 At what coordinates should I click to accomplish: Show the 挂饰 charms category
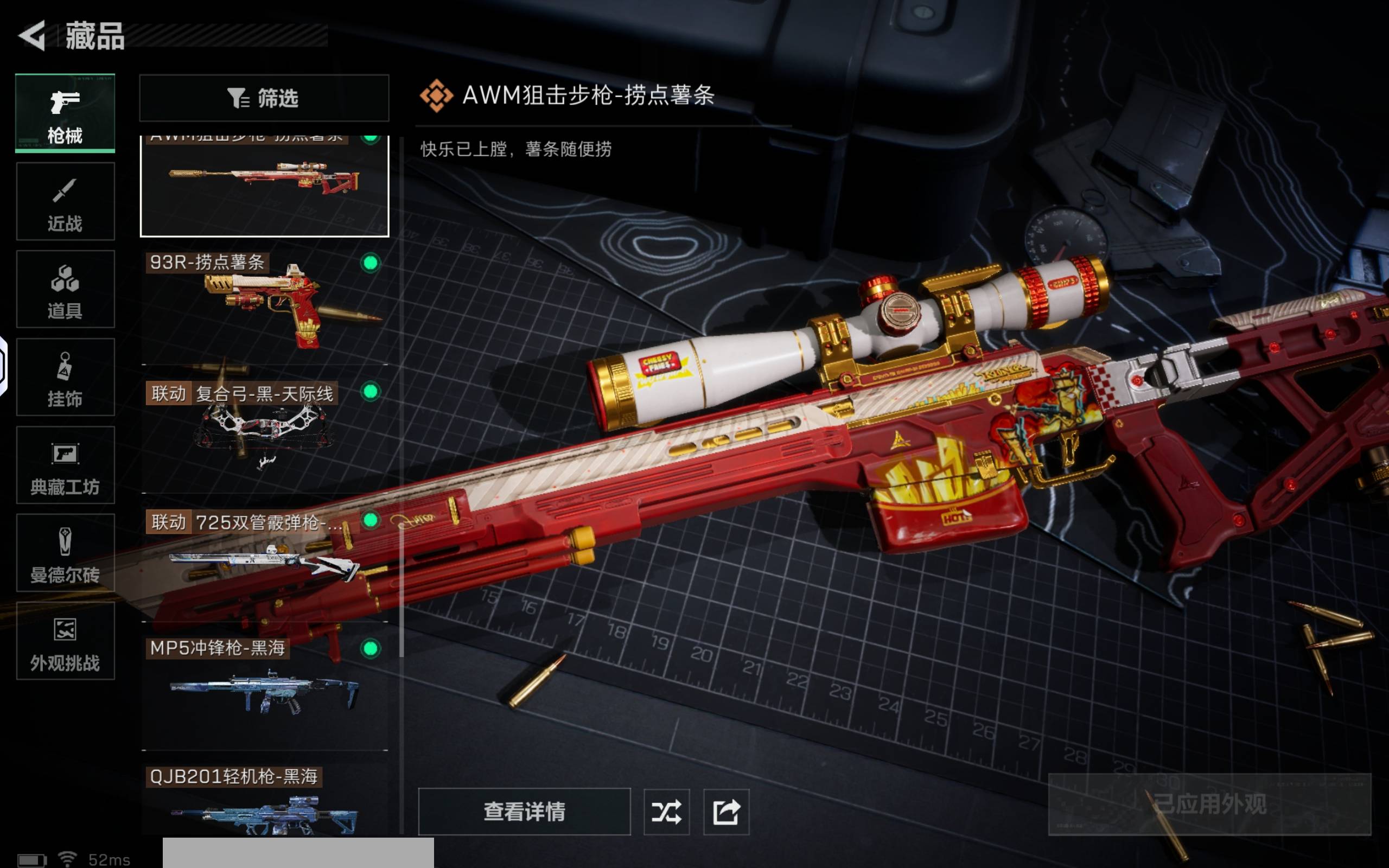pyautogui.click(x=65, y=377)
